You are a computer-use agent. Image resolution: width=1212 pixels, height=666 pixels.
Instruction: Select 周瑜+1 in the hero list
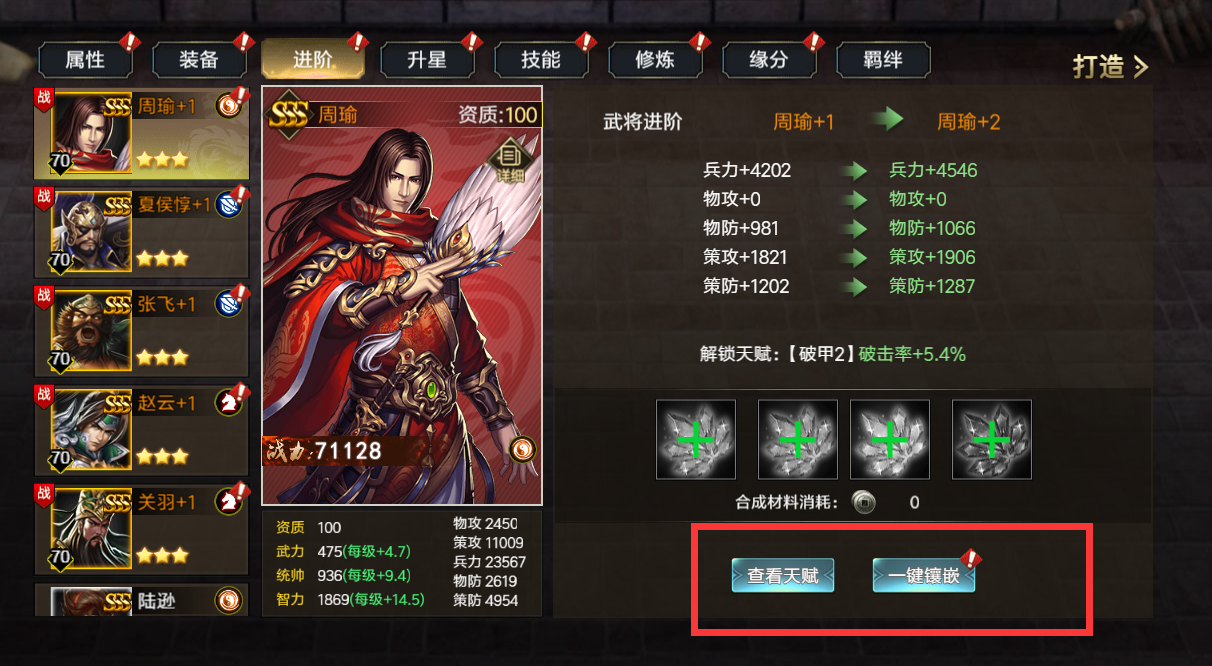point(141,132)
